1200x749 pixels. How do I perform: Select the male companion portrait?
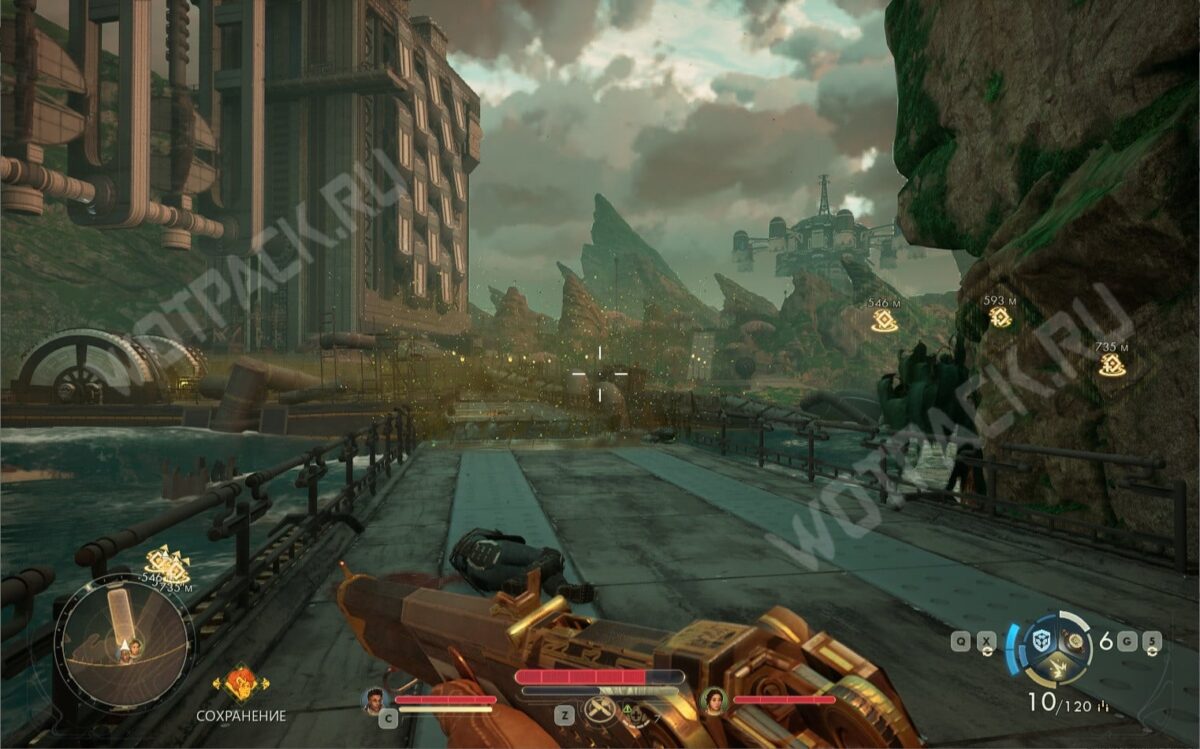376,699
